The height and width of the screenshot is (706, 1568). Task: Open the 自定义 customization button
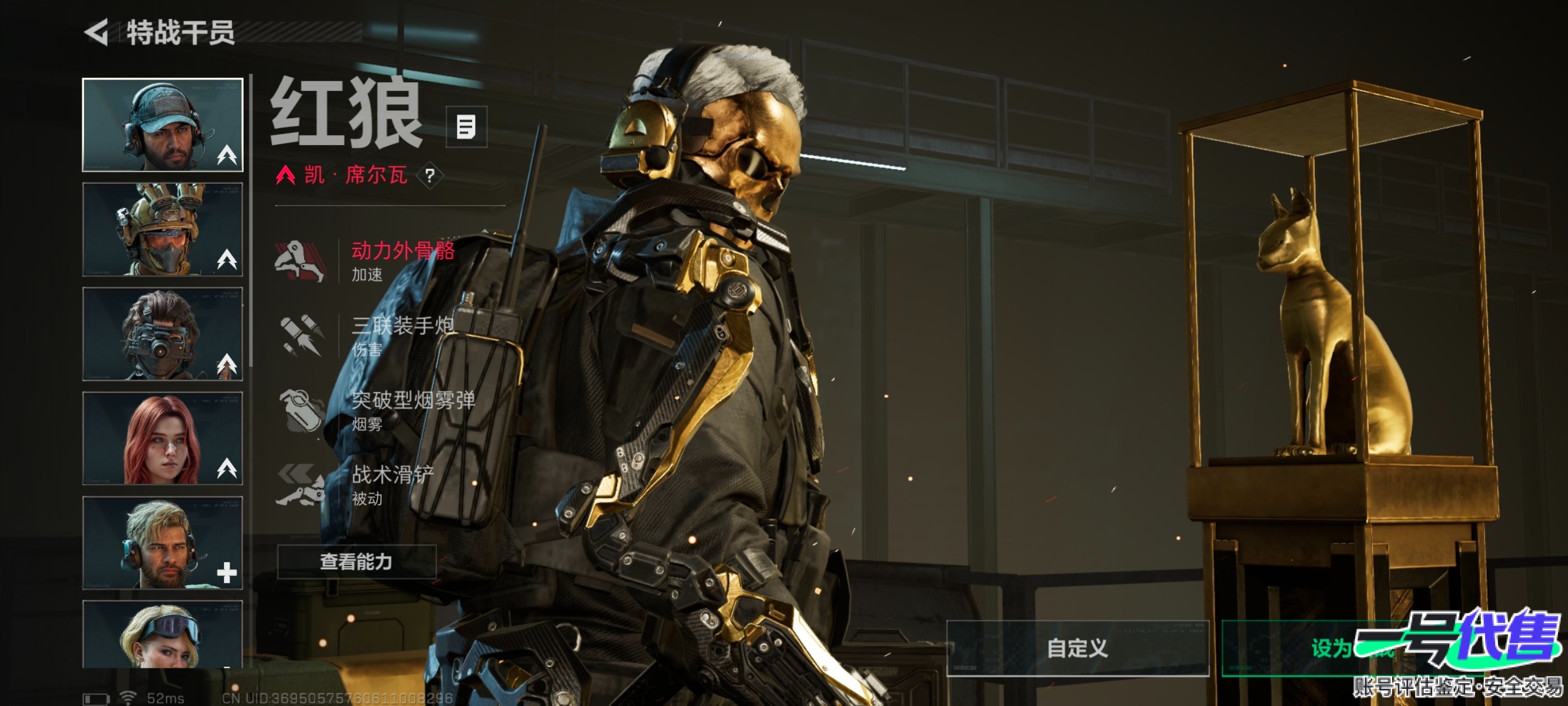pyautogui.click(x=1077, y=648)
